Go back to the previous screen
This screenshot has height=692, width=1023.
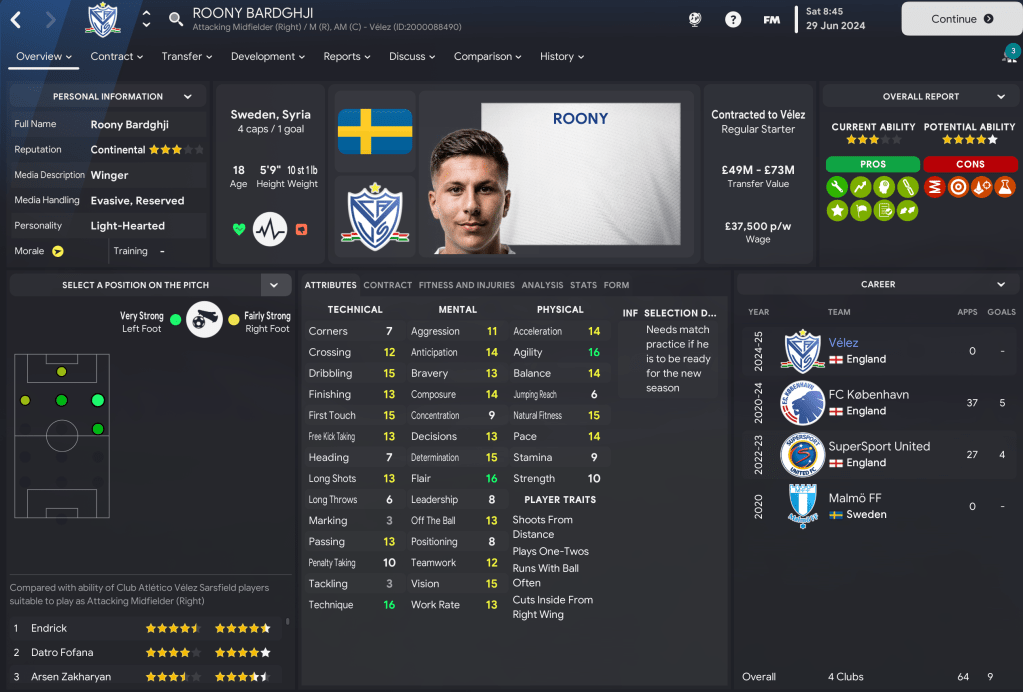17,19
